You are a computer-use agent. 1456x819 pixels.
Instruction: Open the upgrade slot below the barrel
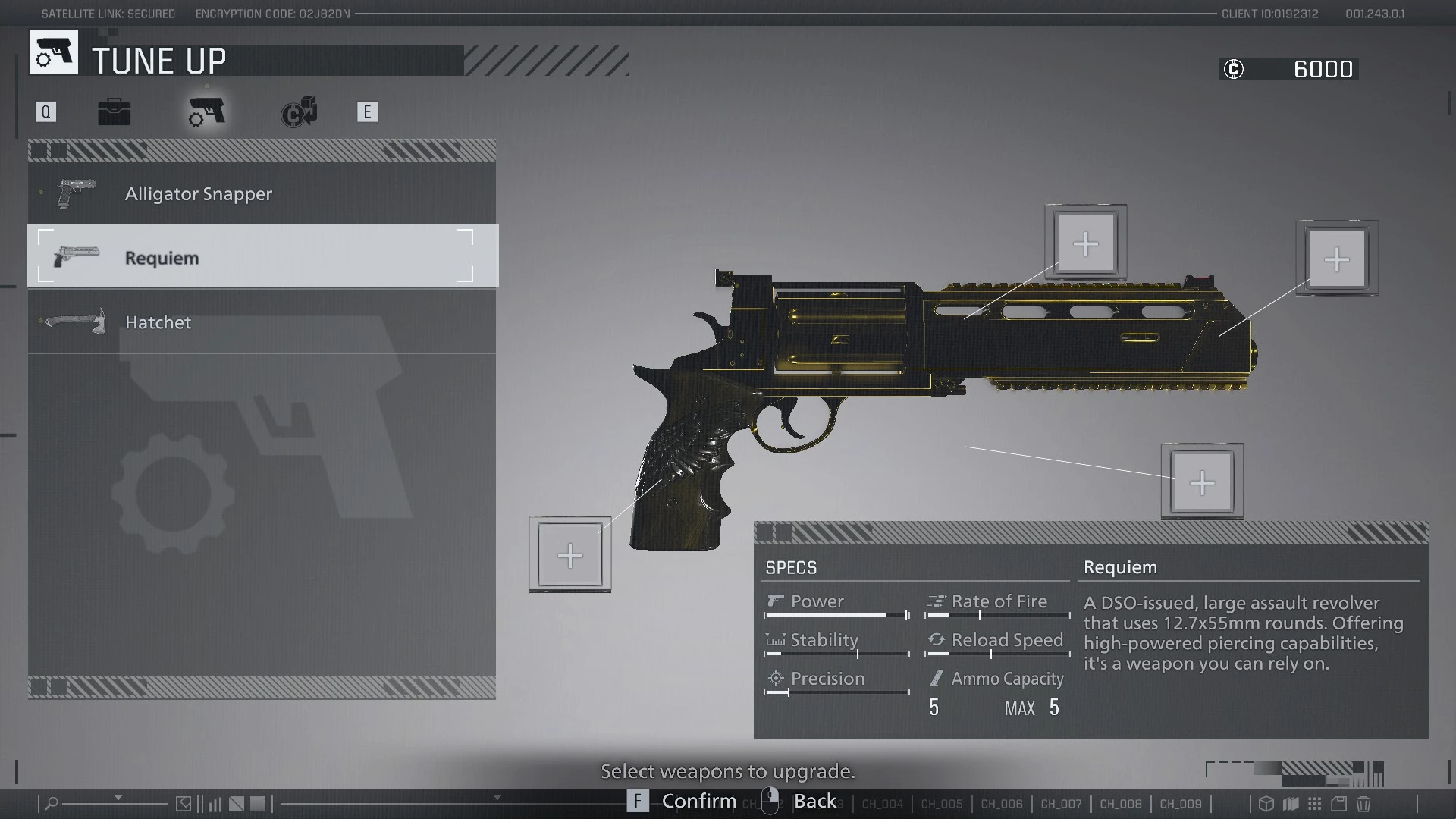(1202, 482)
